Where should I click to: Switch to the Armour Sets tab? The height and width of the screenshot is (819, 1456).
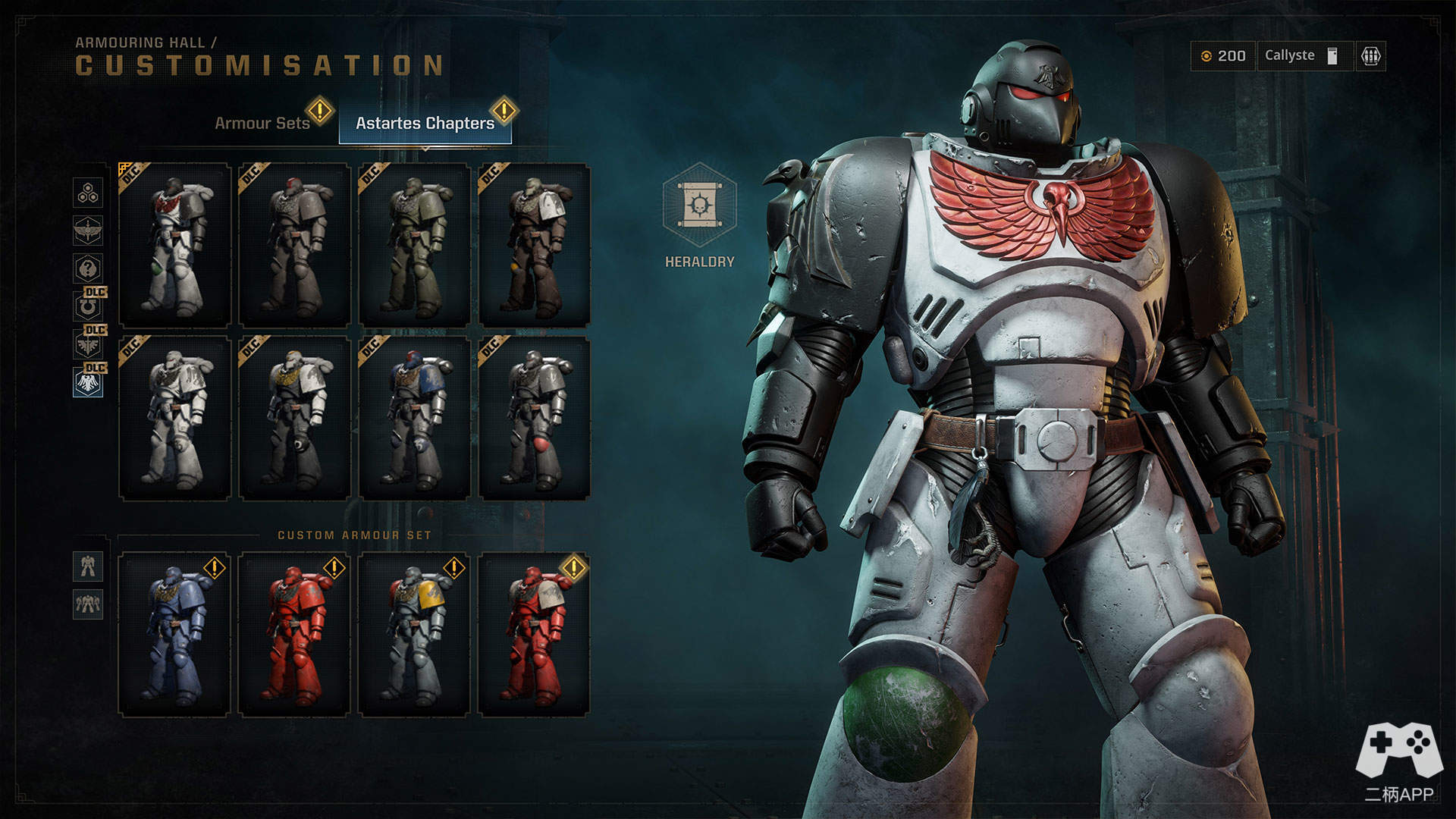(262, 123)
